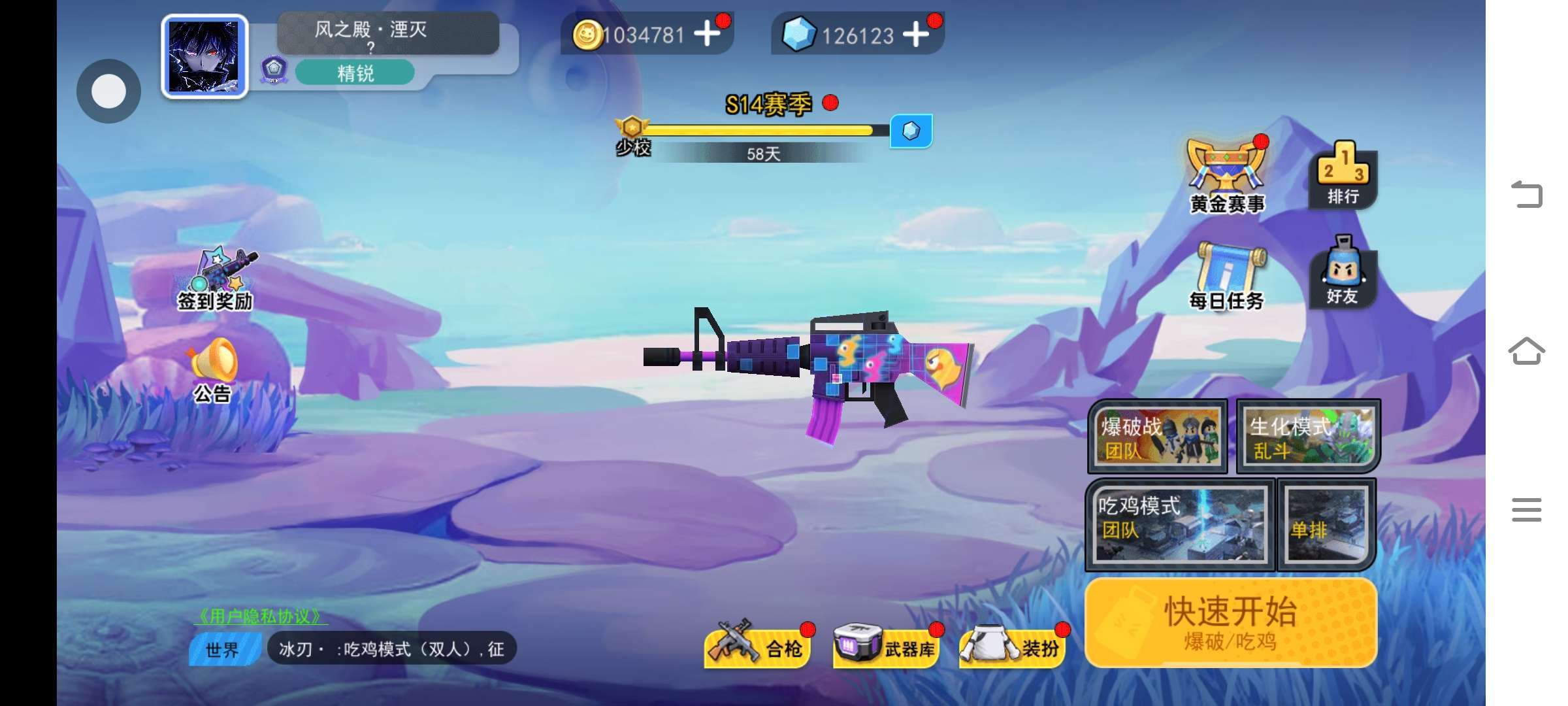Image resolution: width=1568 pixels, height=706 pixels.
Task: Open the 用户隐私协议 privacy link
Action: 260,616
